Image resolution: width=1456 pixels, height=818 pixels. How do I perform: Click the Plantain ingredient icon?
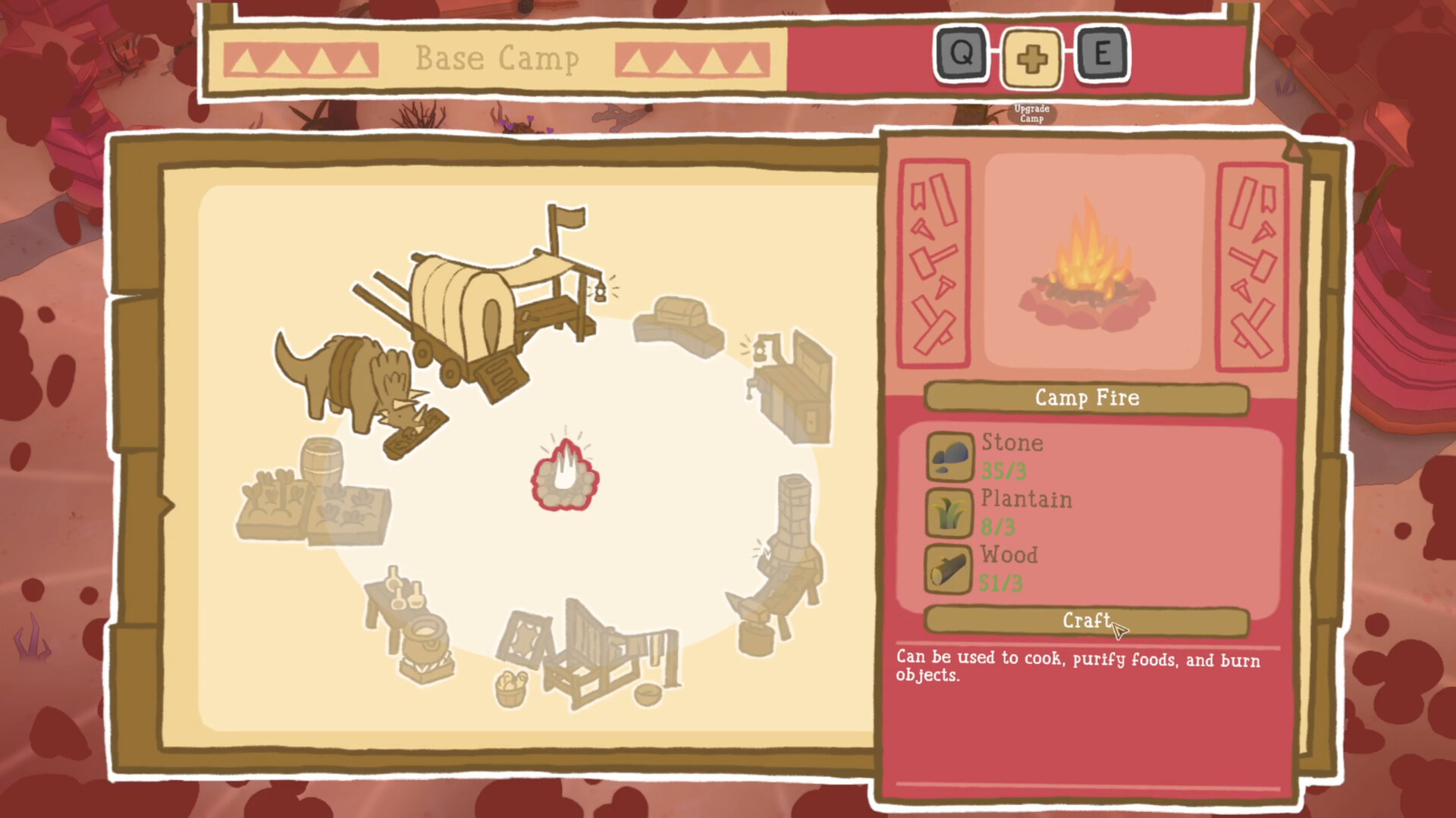point(949,512)
